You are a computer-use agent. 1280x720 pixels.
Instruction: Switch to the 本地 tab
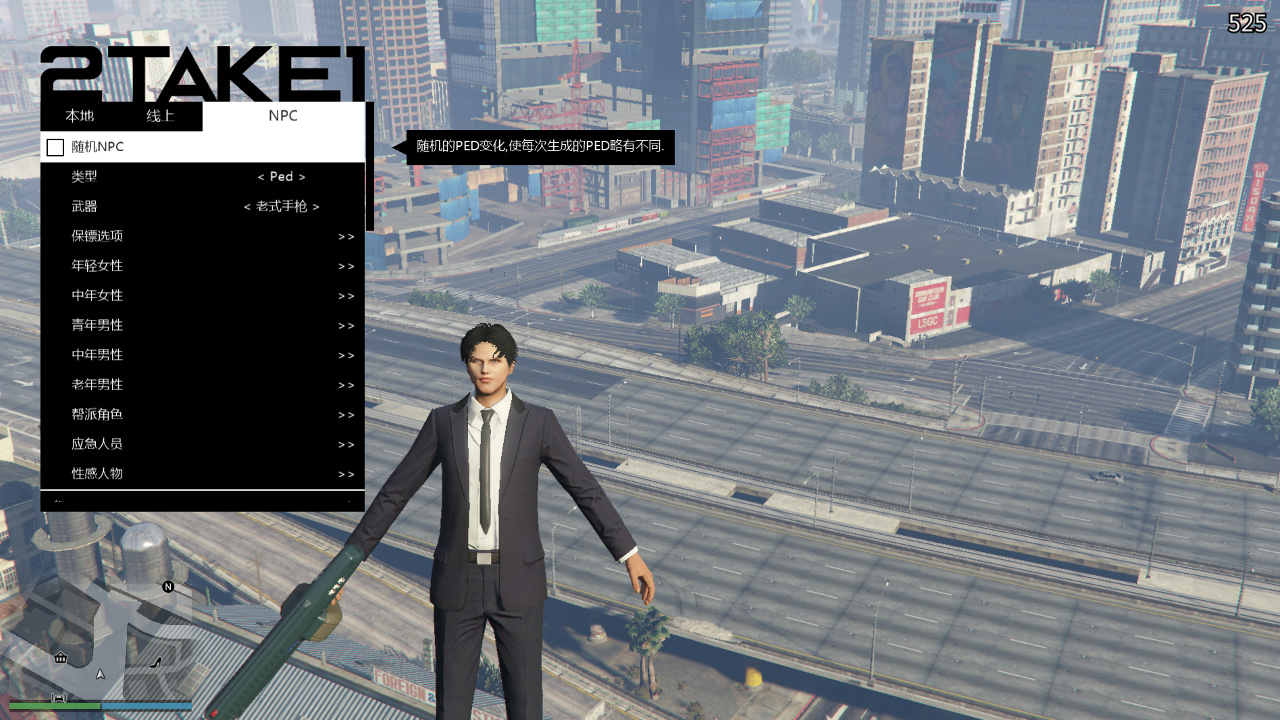[x=79, y=115]
